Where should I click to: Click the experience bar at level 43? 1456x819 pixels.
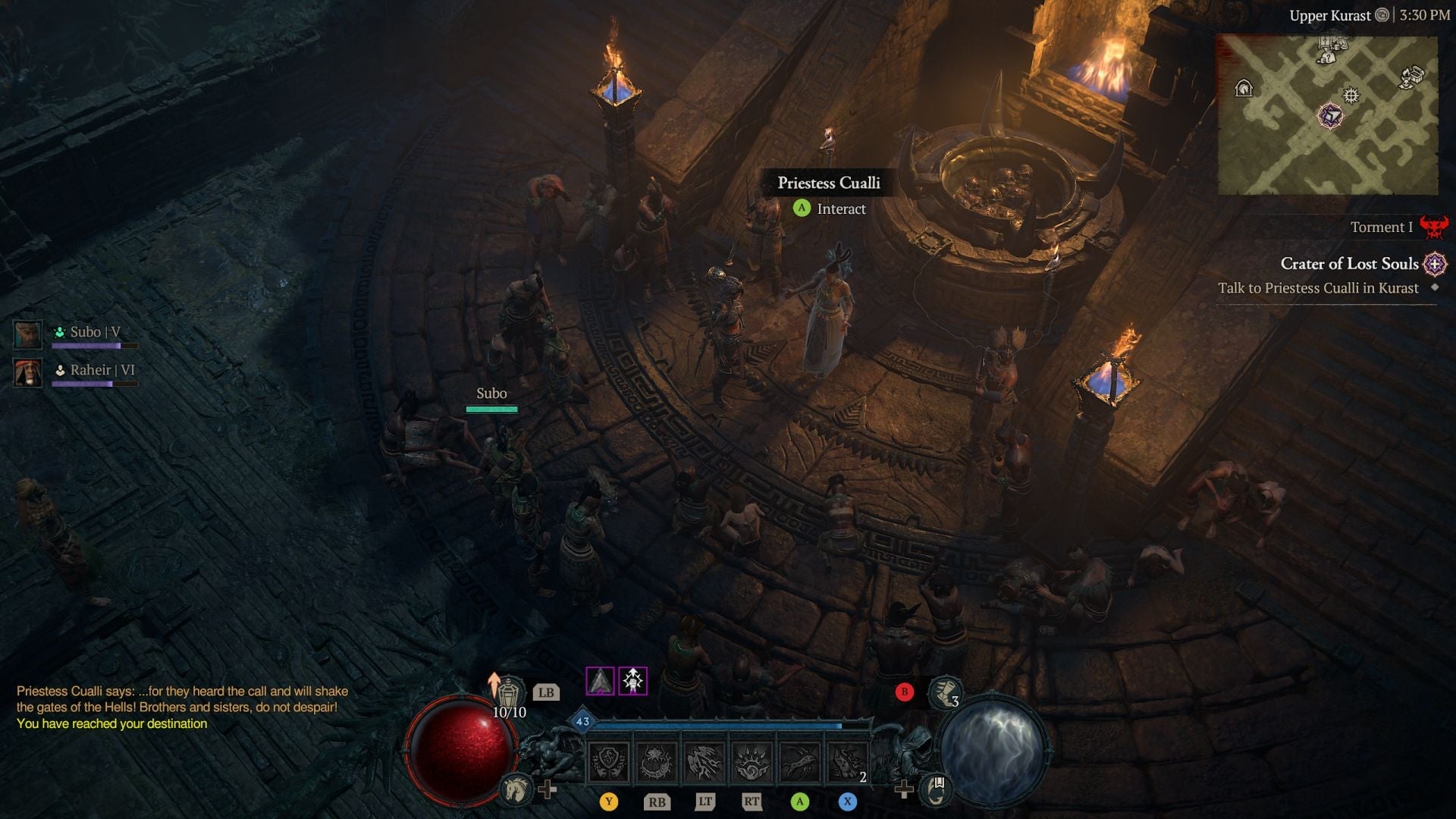click(720, 724)
